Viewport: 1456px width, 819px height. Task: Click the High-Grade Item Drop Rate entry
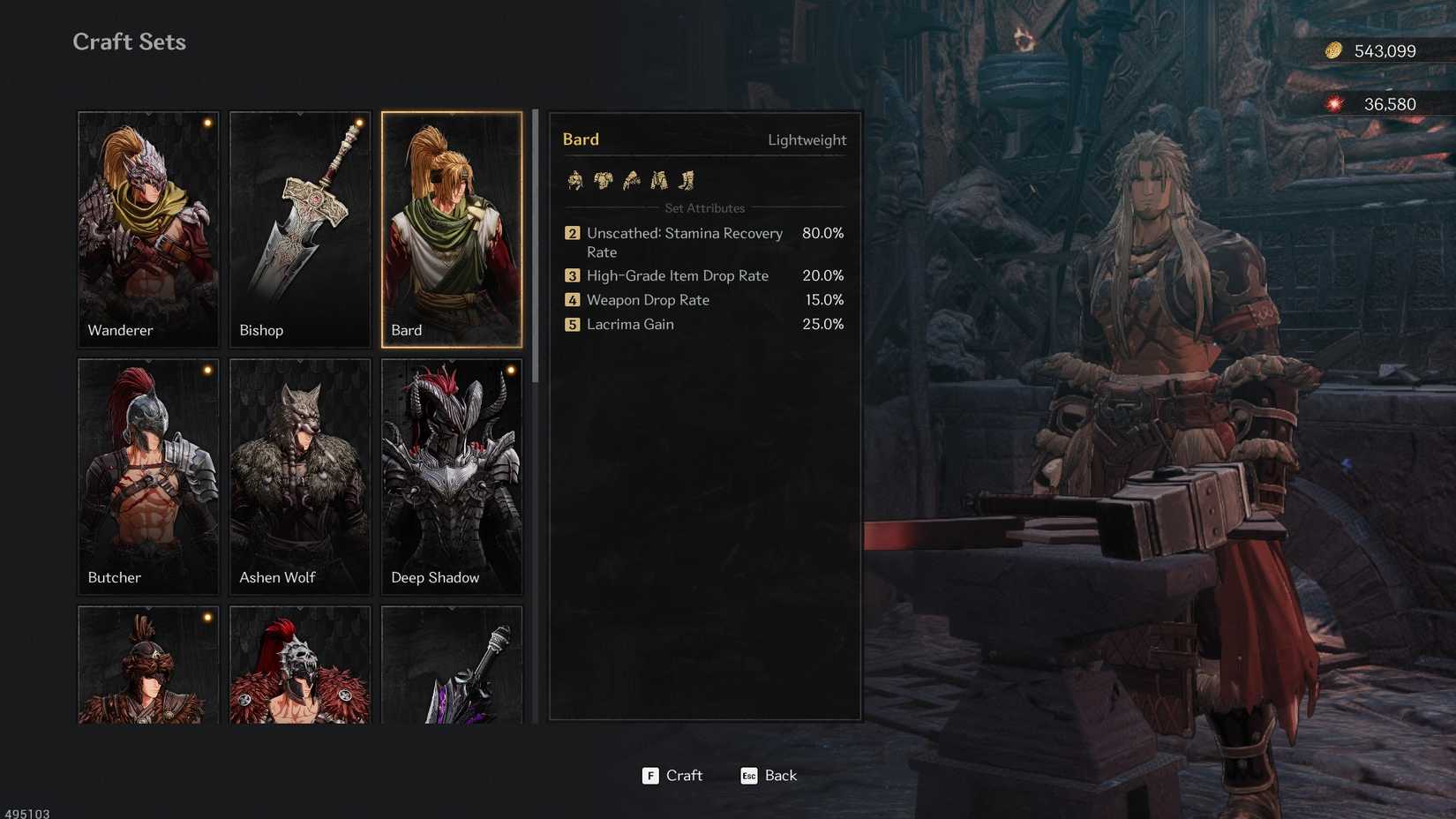[676, 275]
